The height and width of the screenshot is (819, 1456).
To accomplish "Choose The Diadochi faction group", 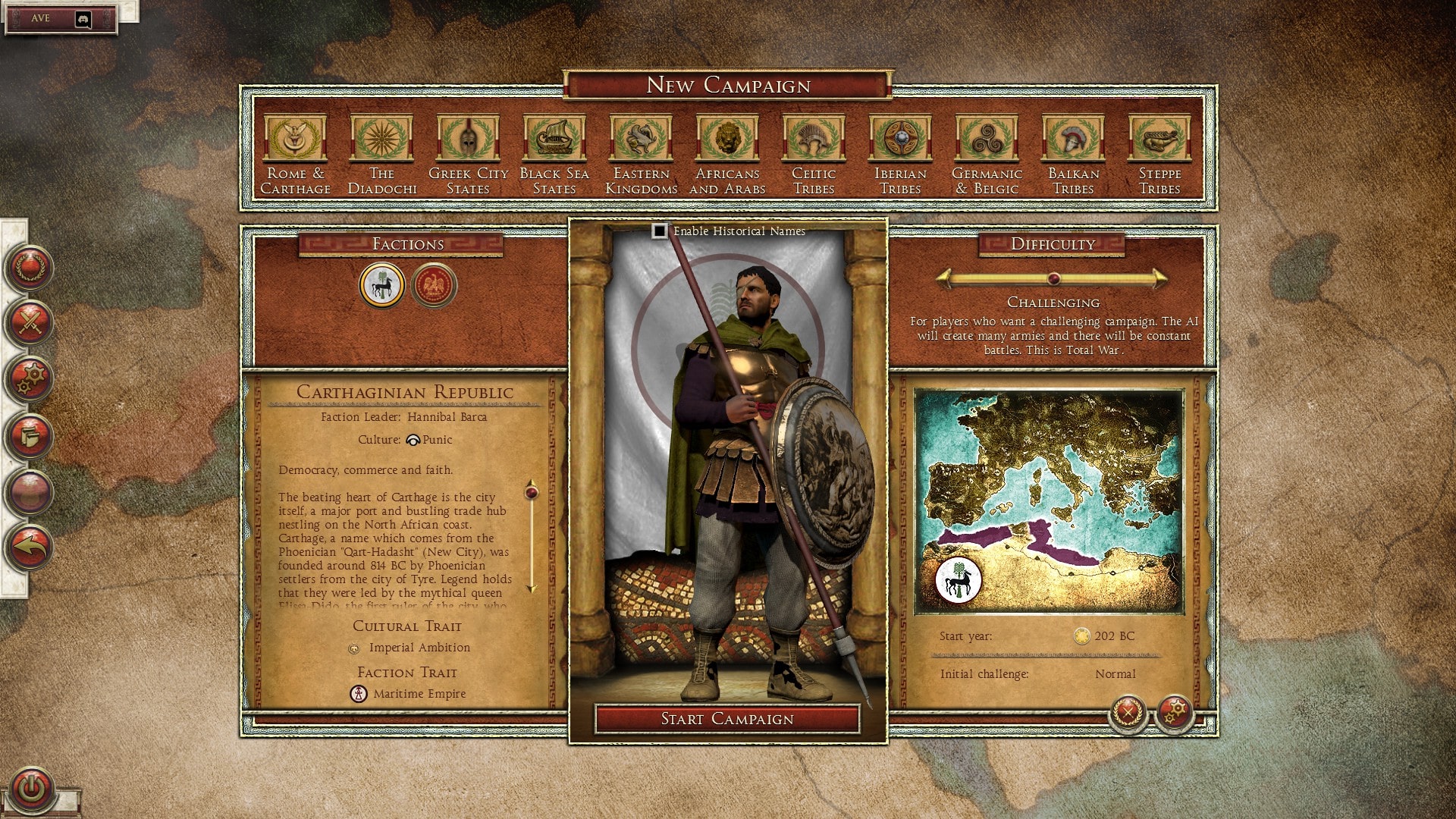I will [x=381, y=139].
